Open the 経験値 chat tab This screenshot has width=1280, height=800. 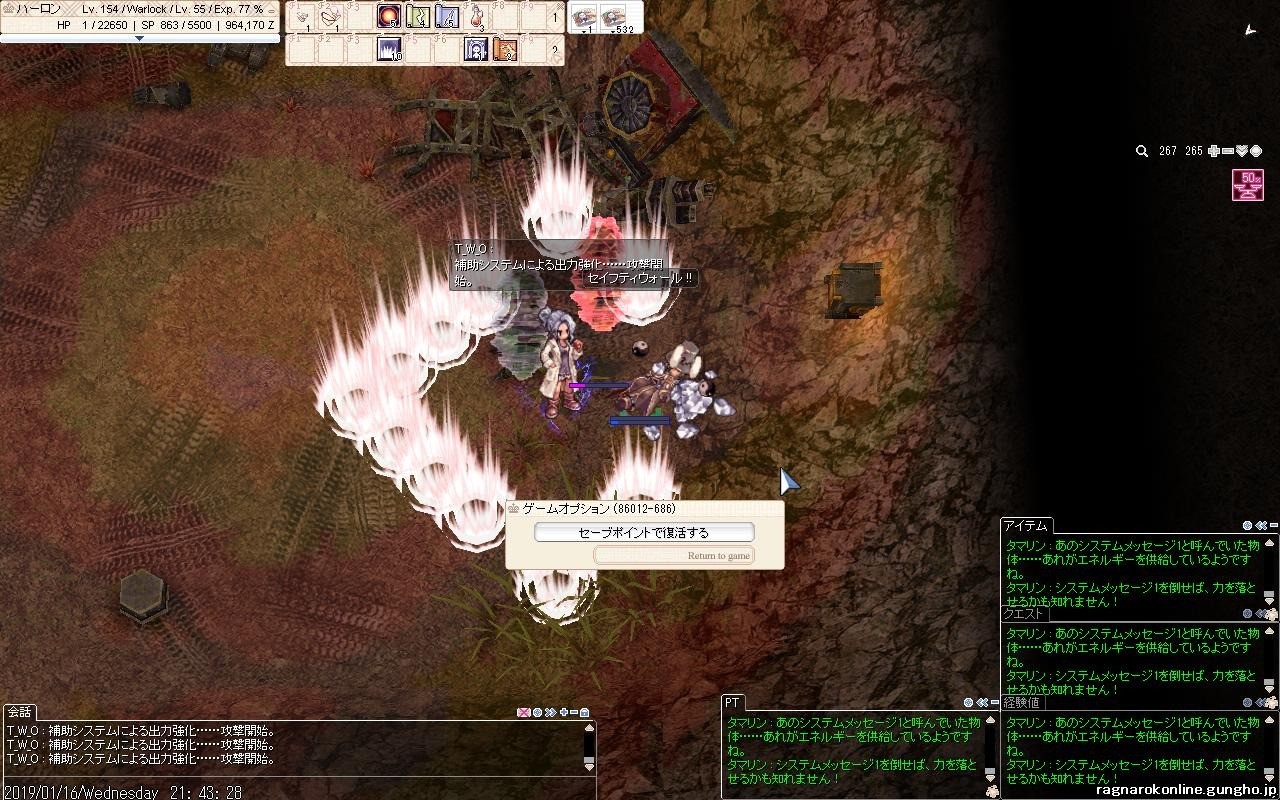1023,703
